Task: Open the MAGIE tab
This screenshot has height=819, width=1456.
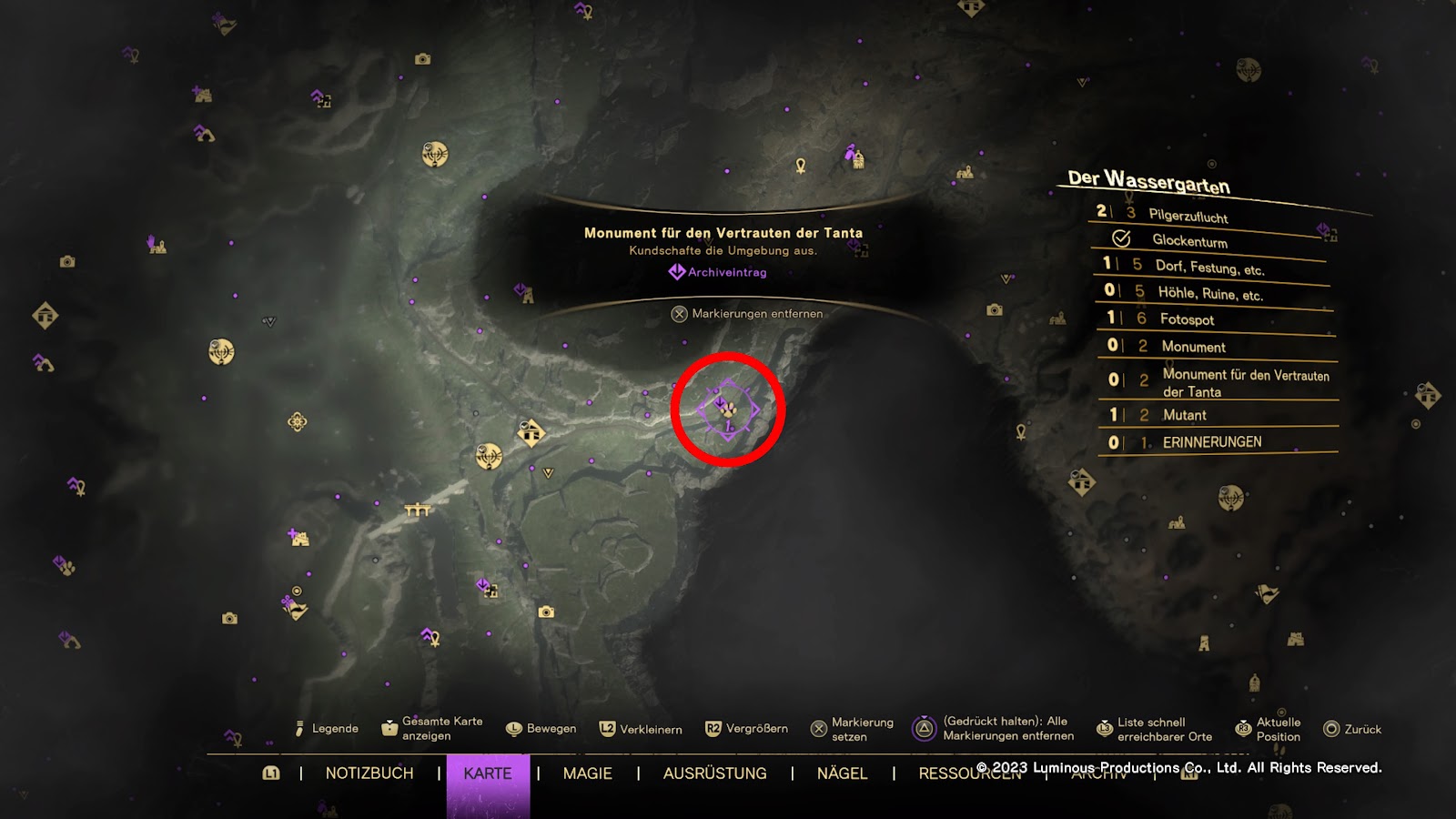Action: click(x=587, y=773)
